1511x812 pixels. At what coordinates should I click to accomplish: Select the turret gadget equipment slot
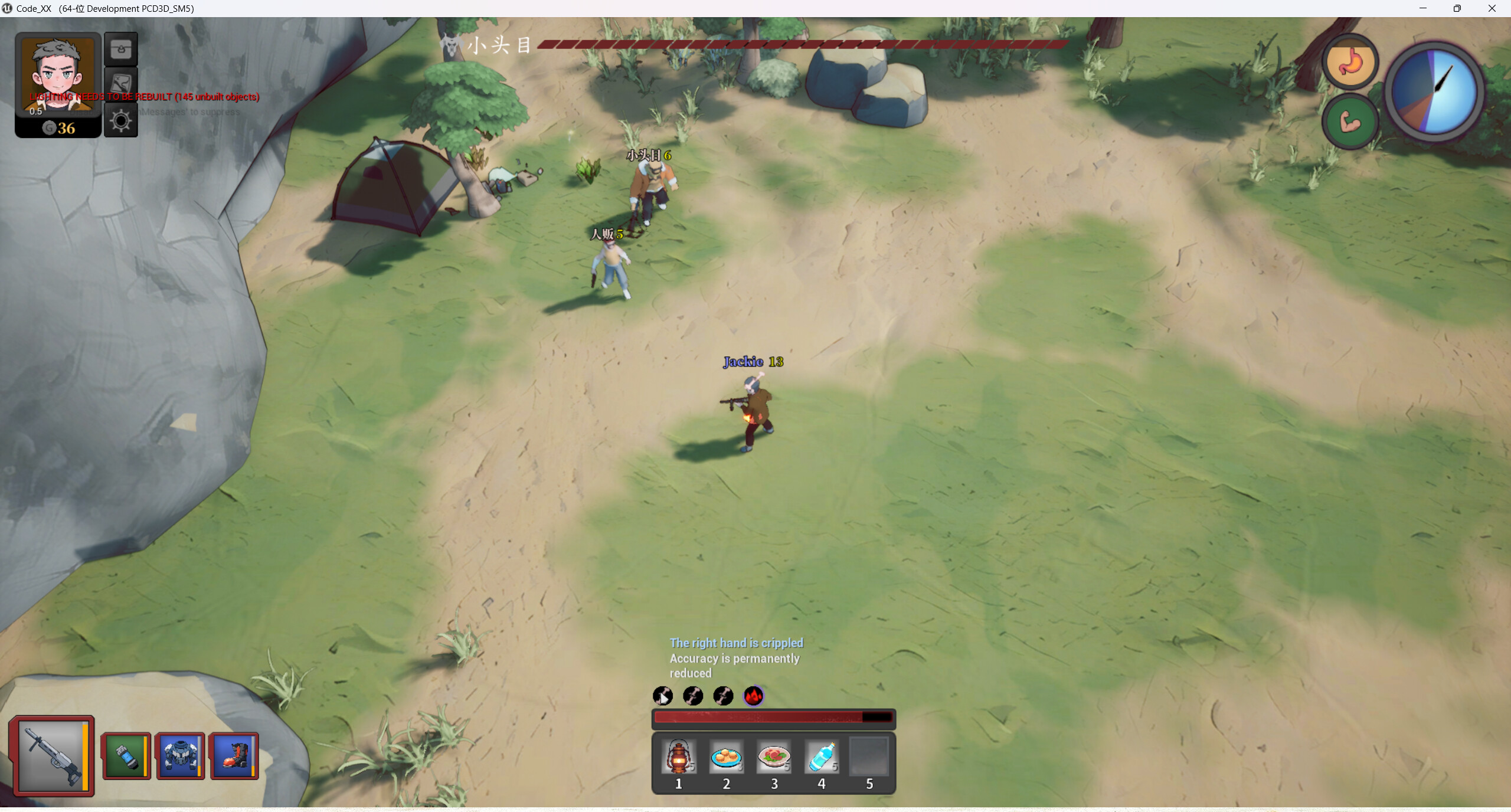[181, 756]
